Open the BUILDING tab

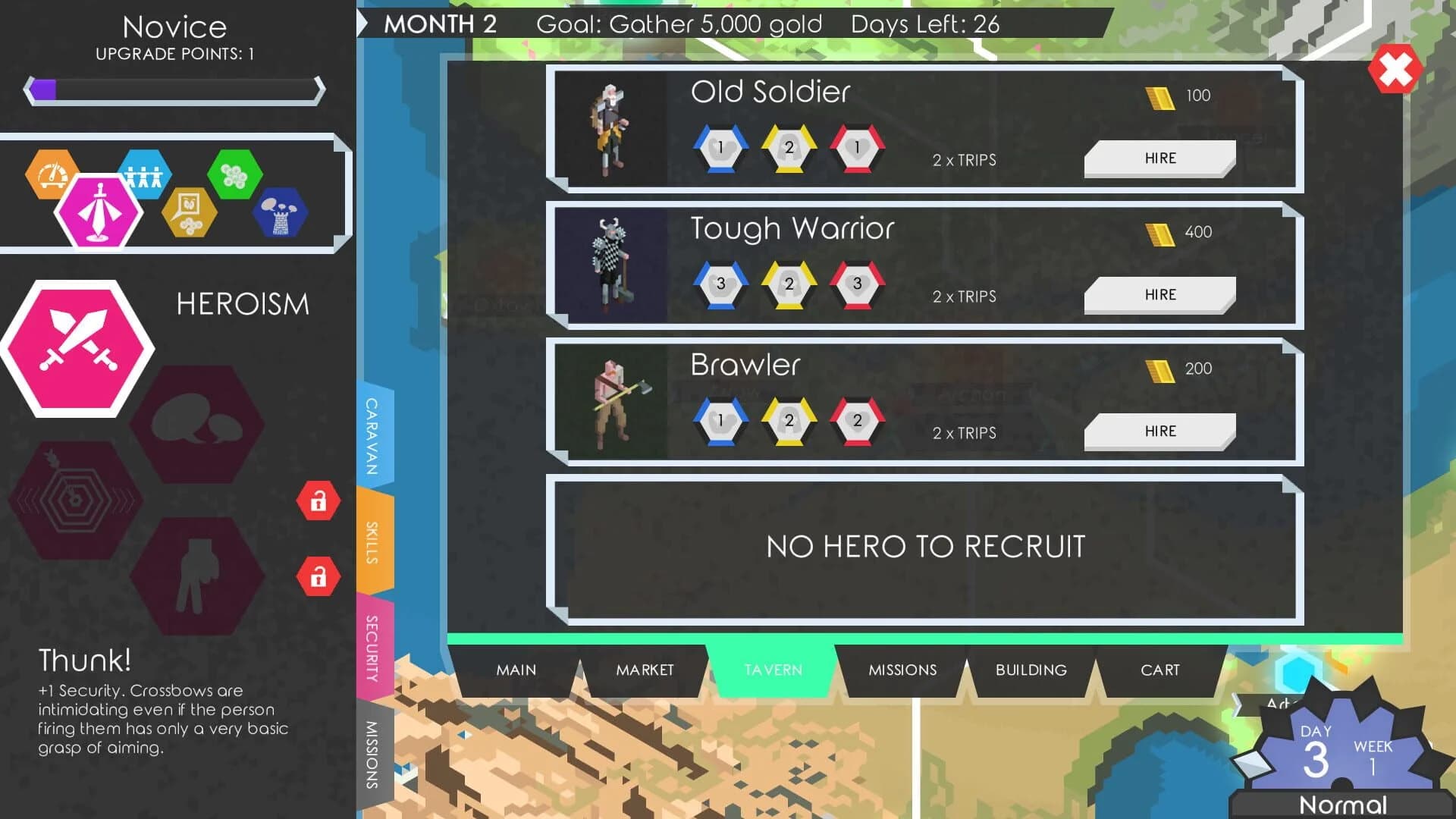pos(1031,670)
